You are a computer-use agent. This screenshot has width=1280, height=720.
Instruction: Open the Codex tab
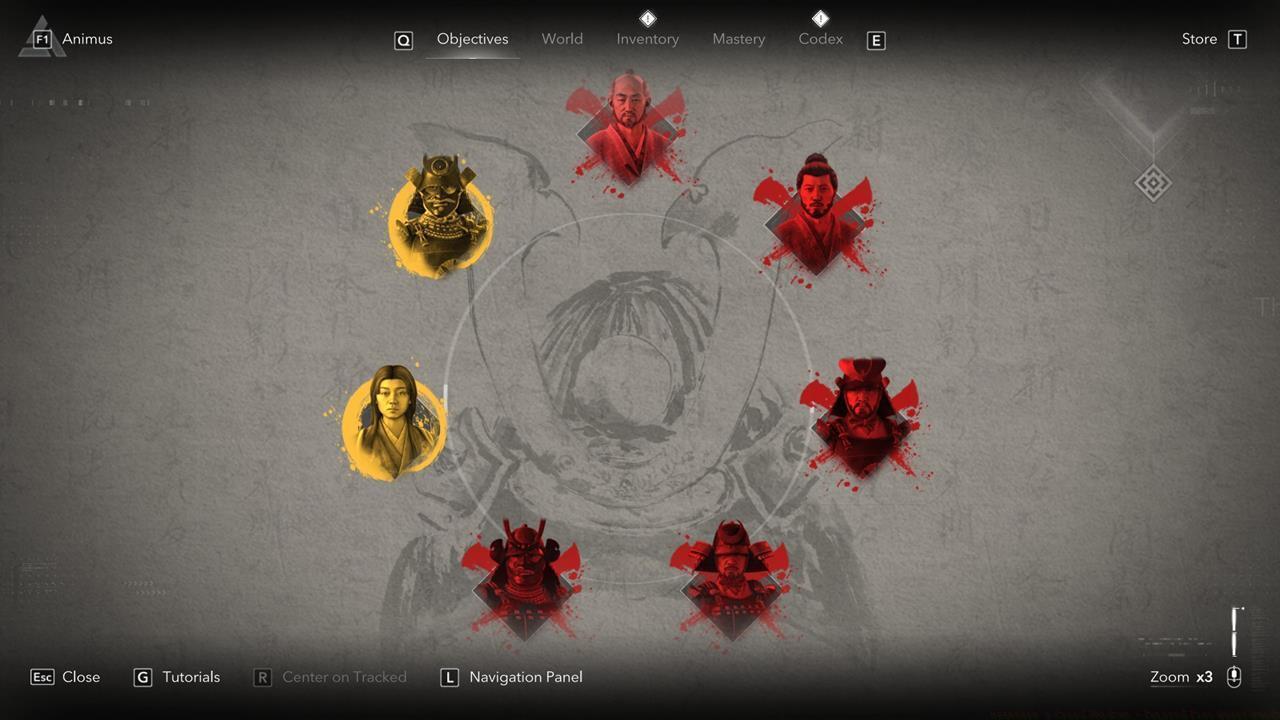click(820, 39)
